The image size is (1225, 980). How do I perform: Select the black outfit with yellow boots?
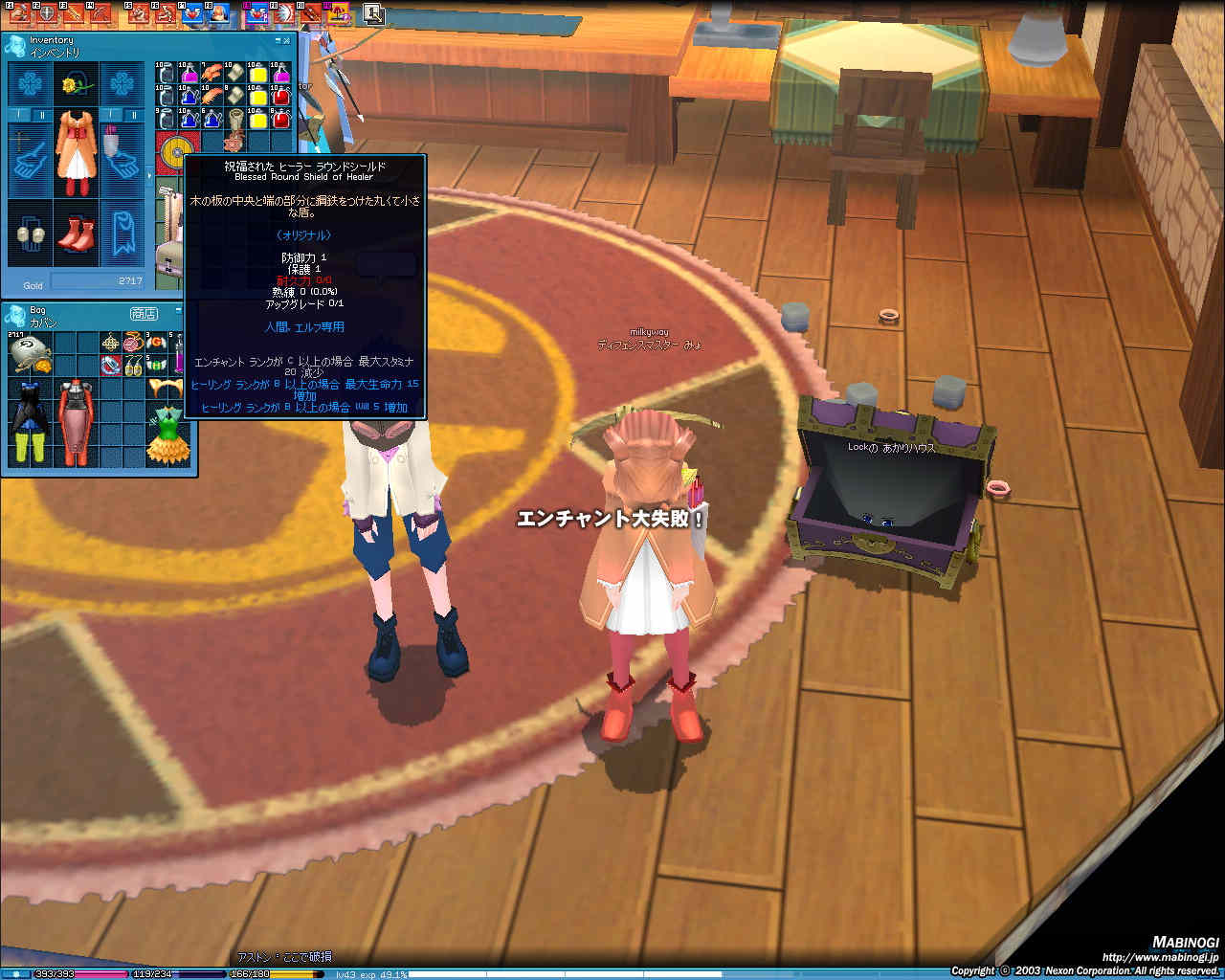point(30,422)
